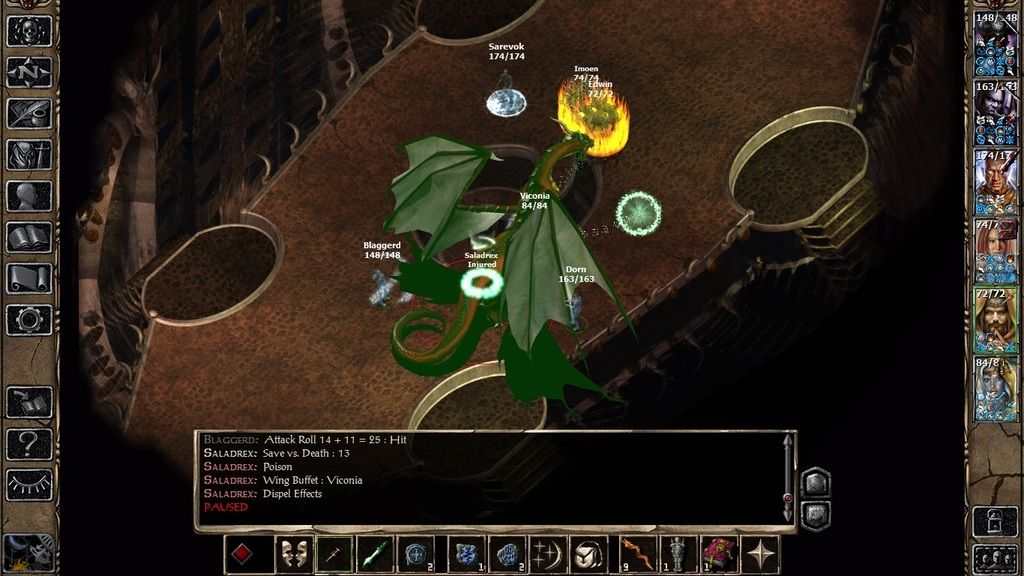Open the inventory screen from the left sidebar
This screenshot has width=1024, height=576.
coord(29,154)
